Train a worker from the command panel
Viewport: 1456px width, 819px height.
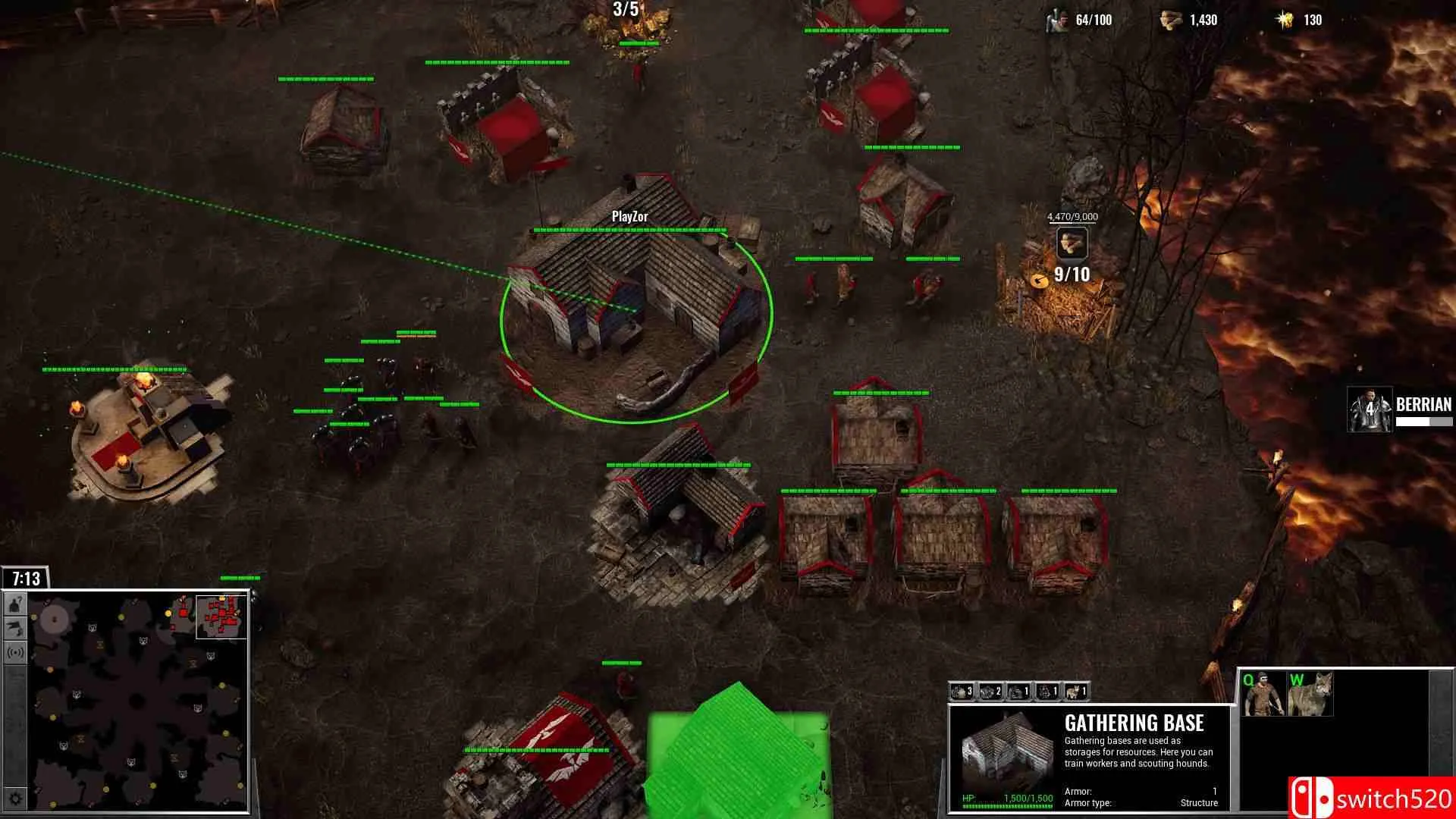coord(1262,694)
